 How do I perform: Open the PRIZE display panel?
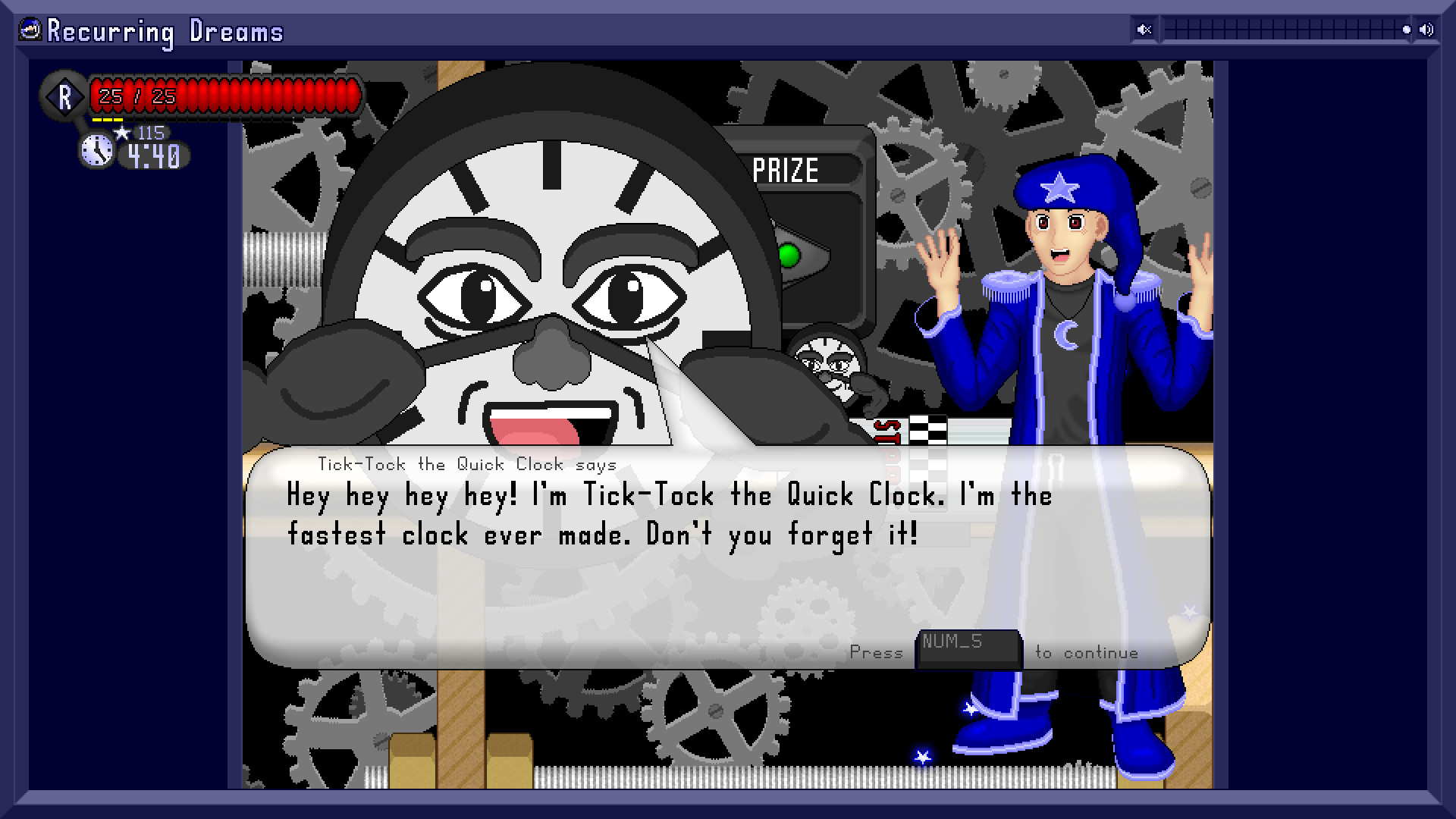tap(785, 168)
